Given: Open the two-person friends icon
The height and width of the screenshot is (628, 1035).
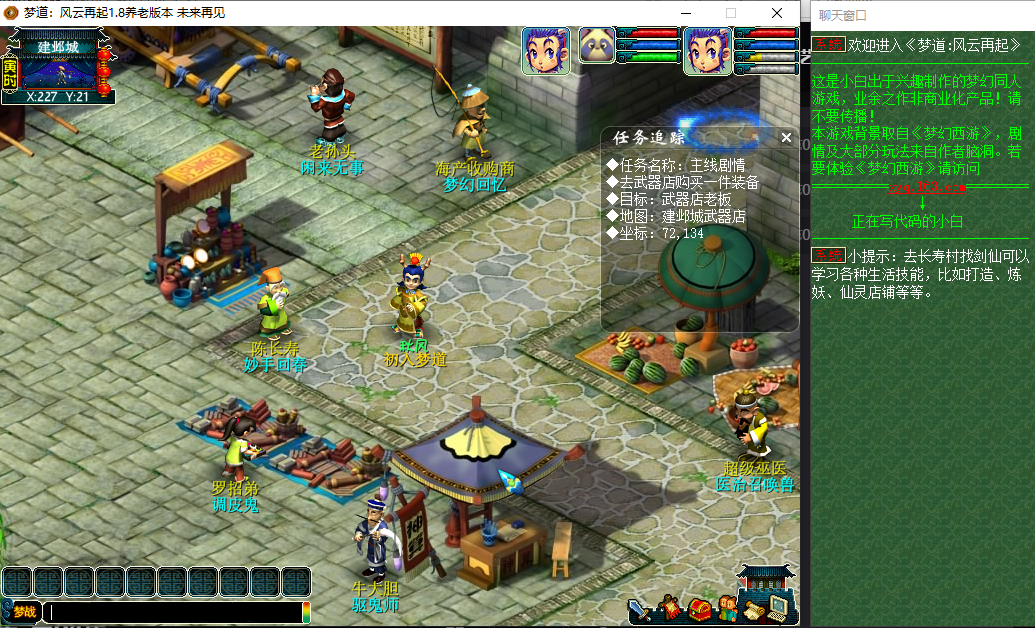Looking at the screenshot, I should pyautogui.click(x=727, y=608).
